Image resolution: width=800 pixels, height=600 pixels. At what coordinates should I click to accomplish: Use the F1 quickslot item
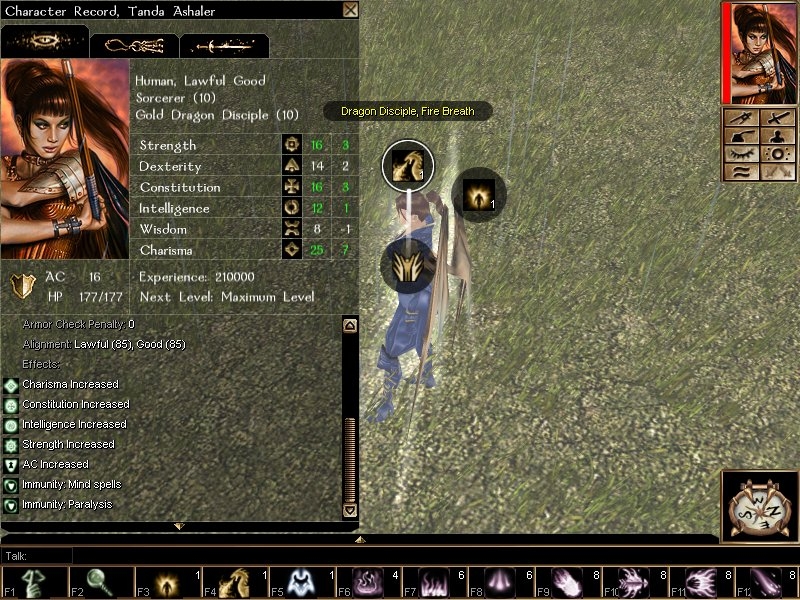pyautogui.click(x=34, y=583)
